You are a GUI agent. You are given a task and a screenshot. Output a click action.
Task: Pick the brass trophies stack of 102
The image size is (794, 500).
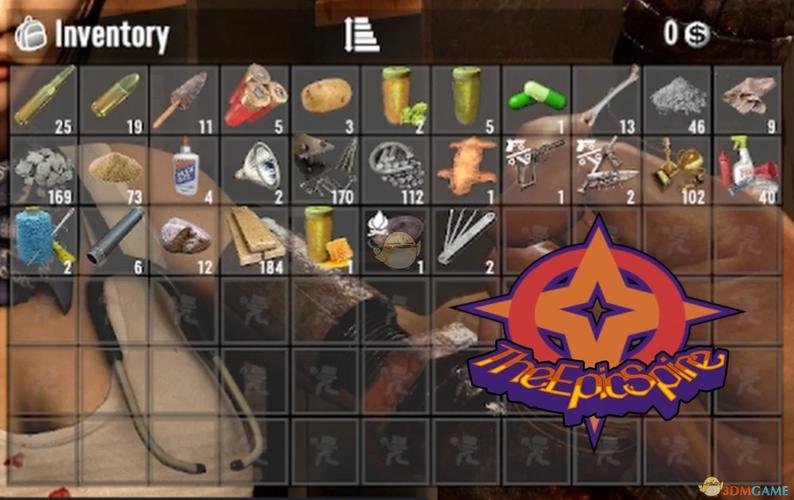pos(678,167)
